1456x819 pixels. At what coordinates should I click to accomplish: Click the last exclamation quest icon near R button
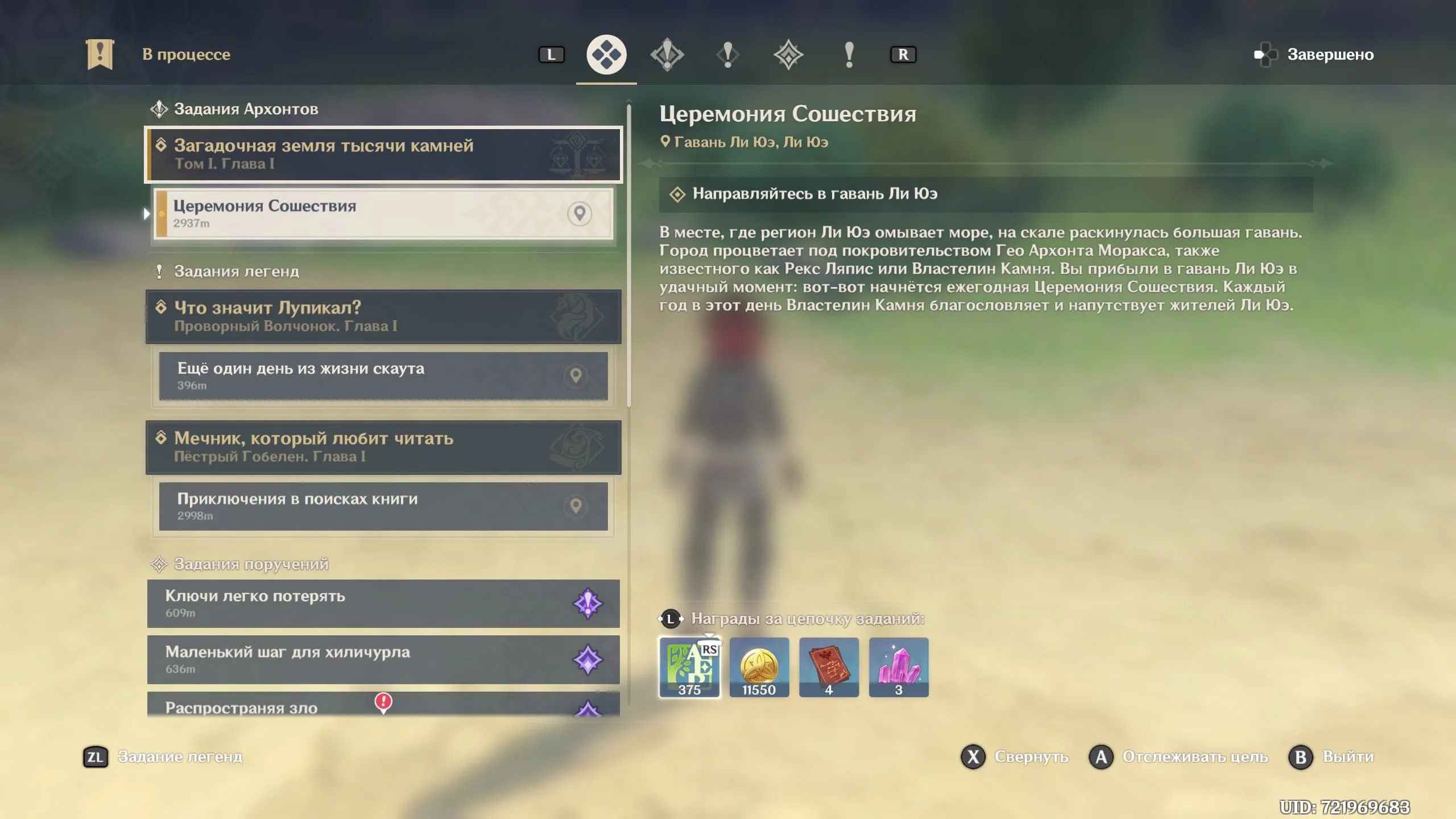click(850, 54)
